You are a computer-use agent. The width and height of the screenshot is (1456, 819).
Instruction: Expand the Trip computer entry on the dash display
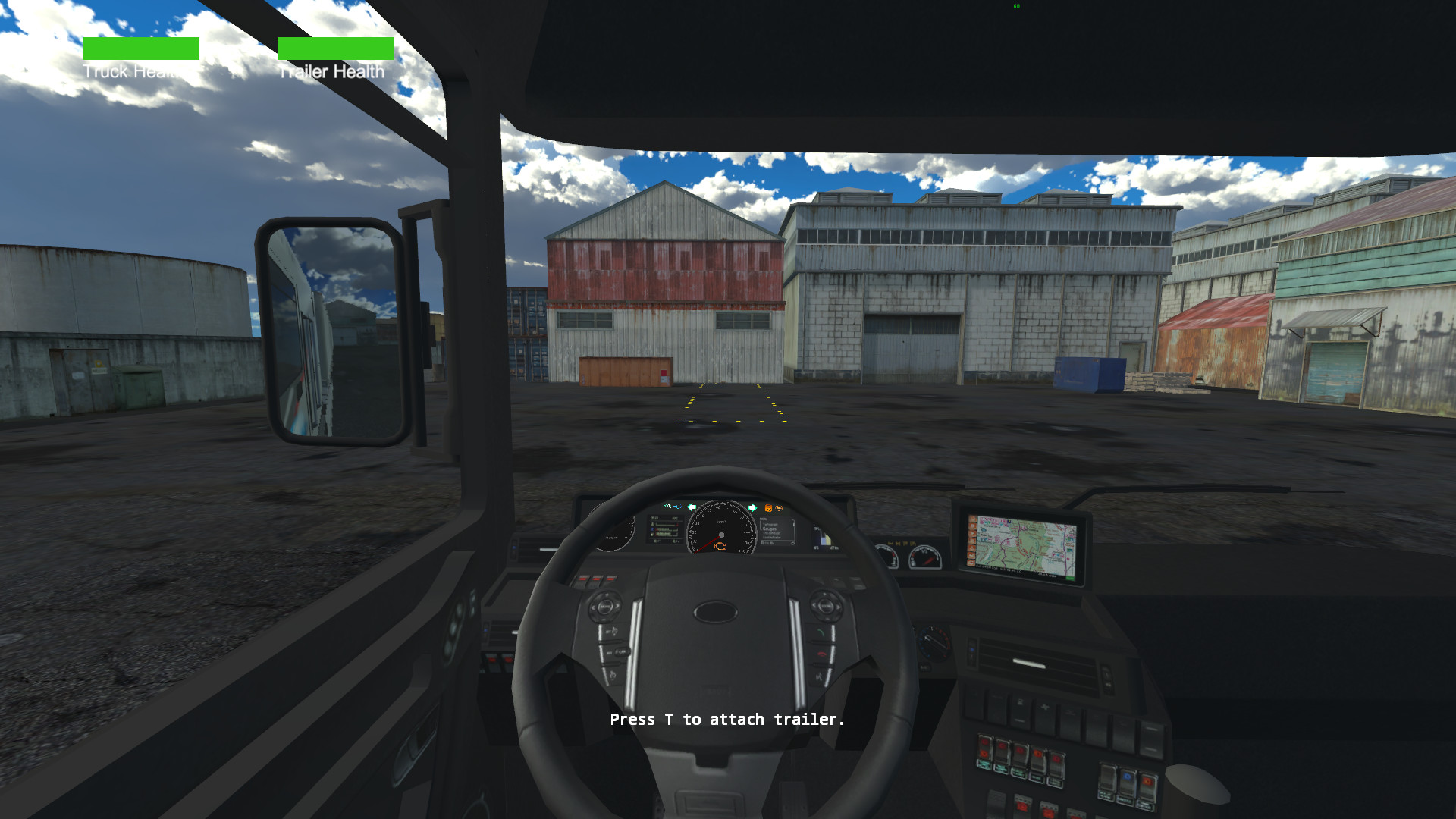tap(772, 533)
